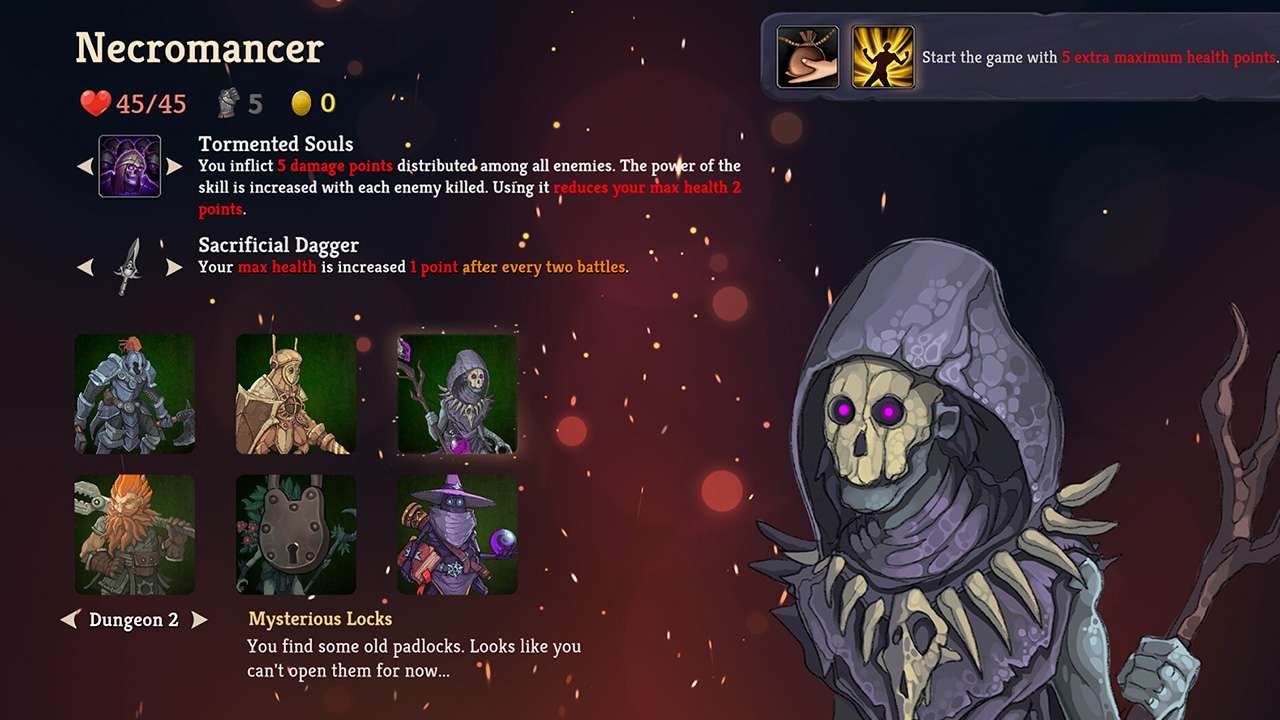Click the Mysterious Locks label
The height and width of the screenshot is (720, 1280).
pos(320,619)
